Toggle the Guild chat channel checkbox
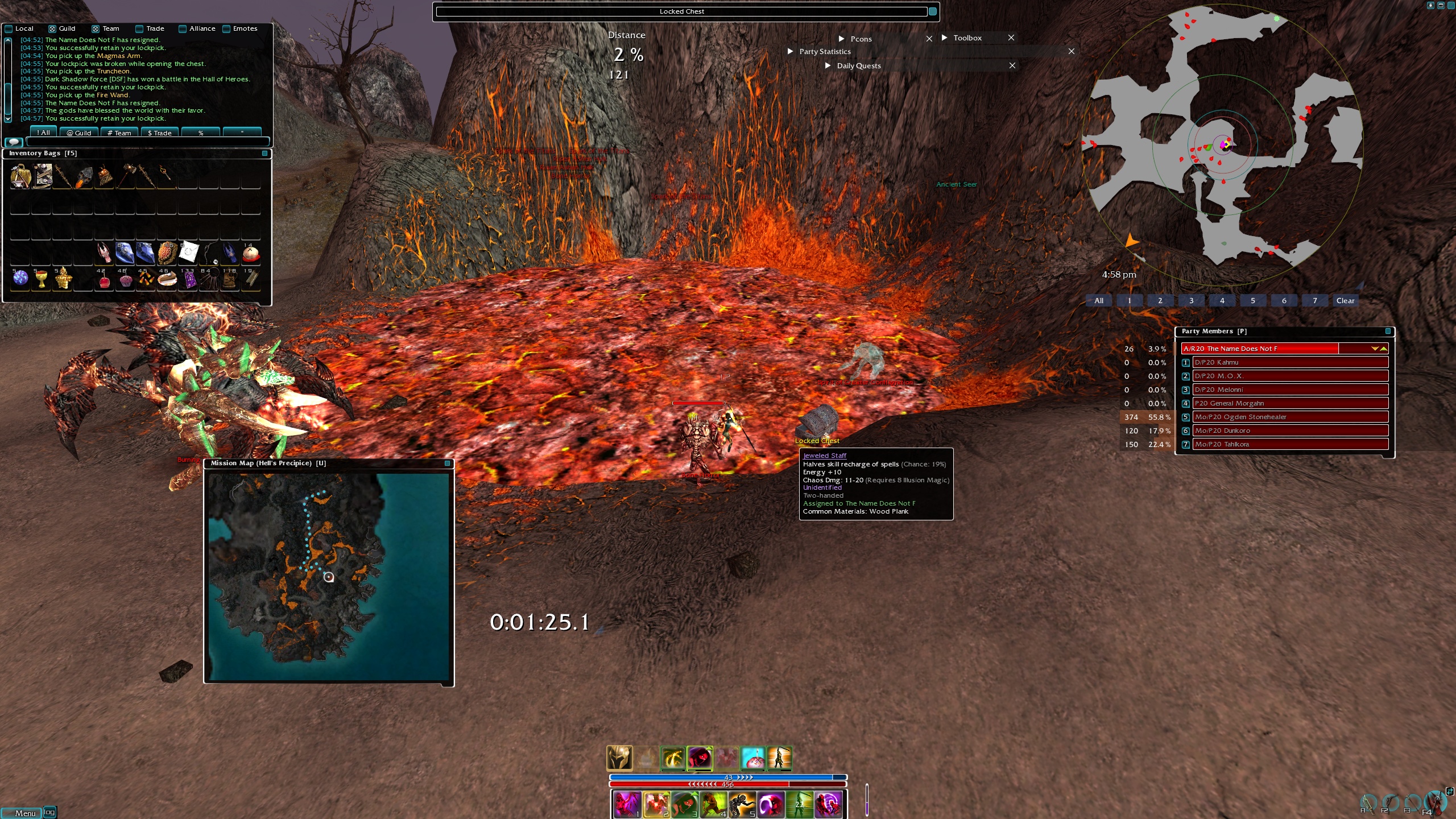 click(x=52, y=29)
